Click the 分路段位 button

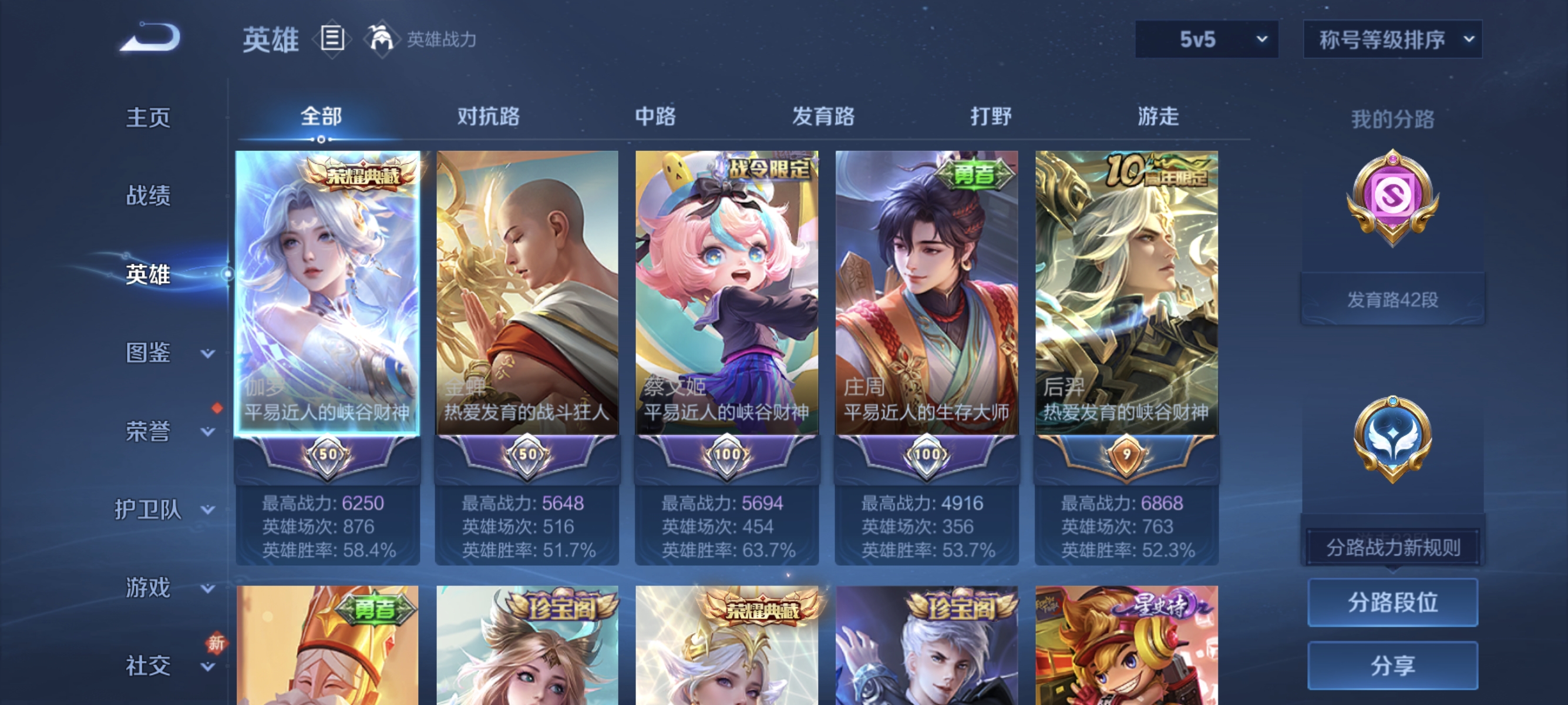pyautogui.click(x=1394, y=603)
